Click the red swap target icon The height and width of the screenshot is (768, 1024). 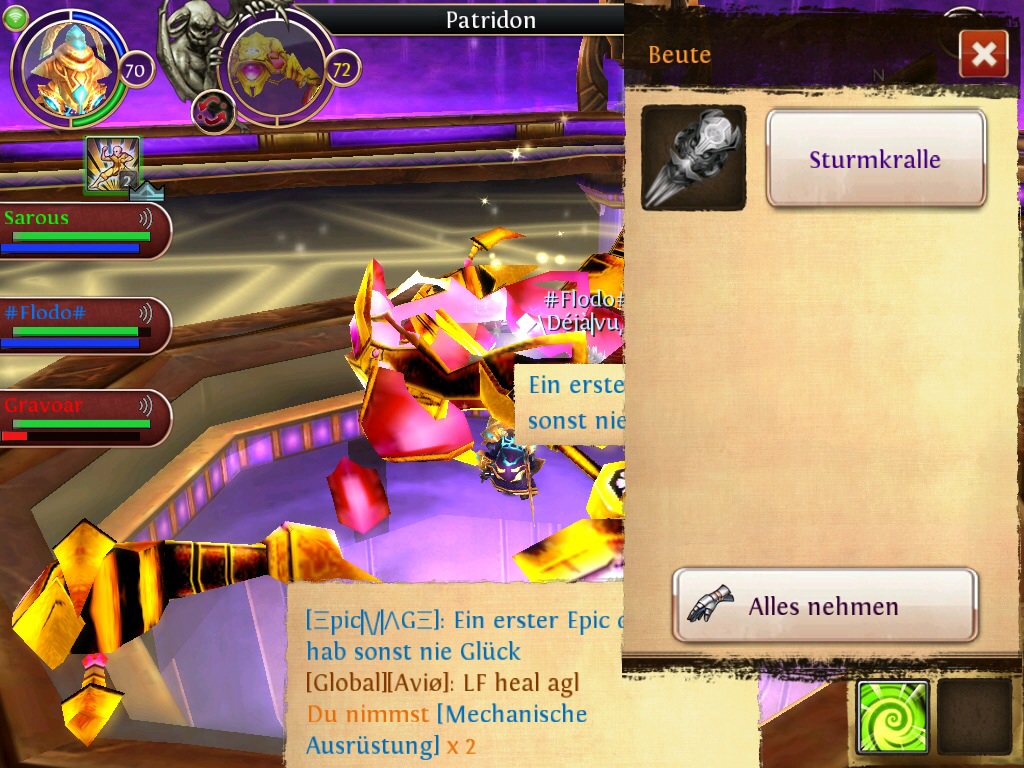click(213, 111)
